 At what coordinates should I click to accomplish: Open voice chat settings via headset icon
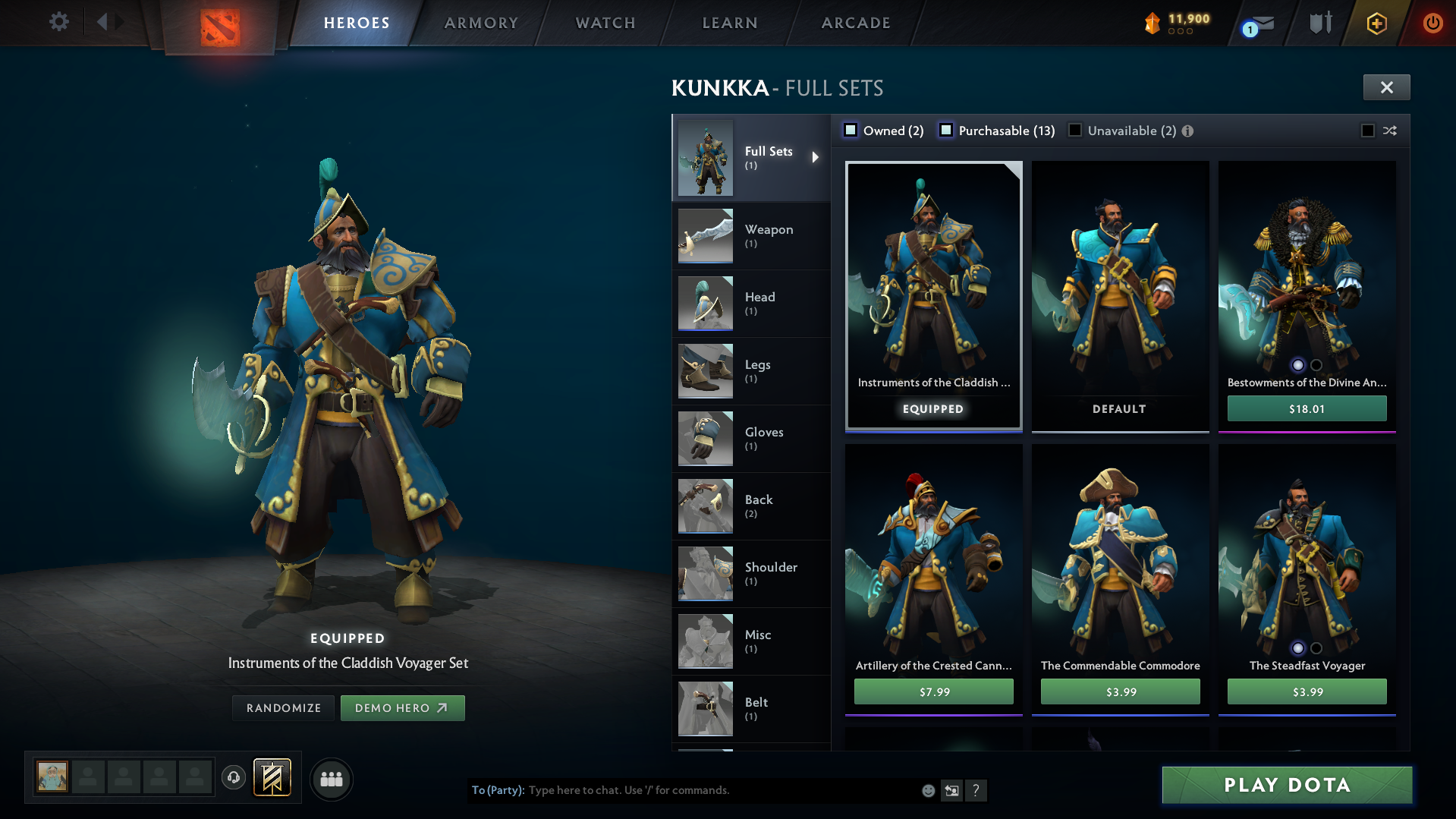[234, 778]
